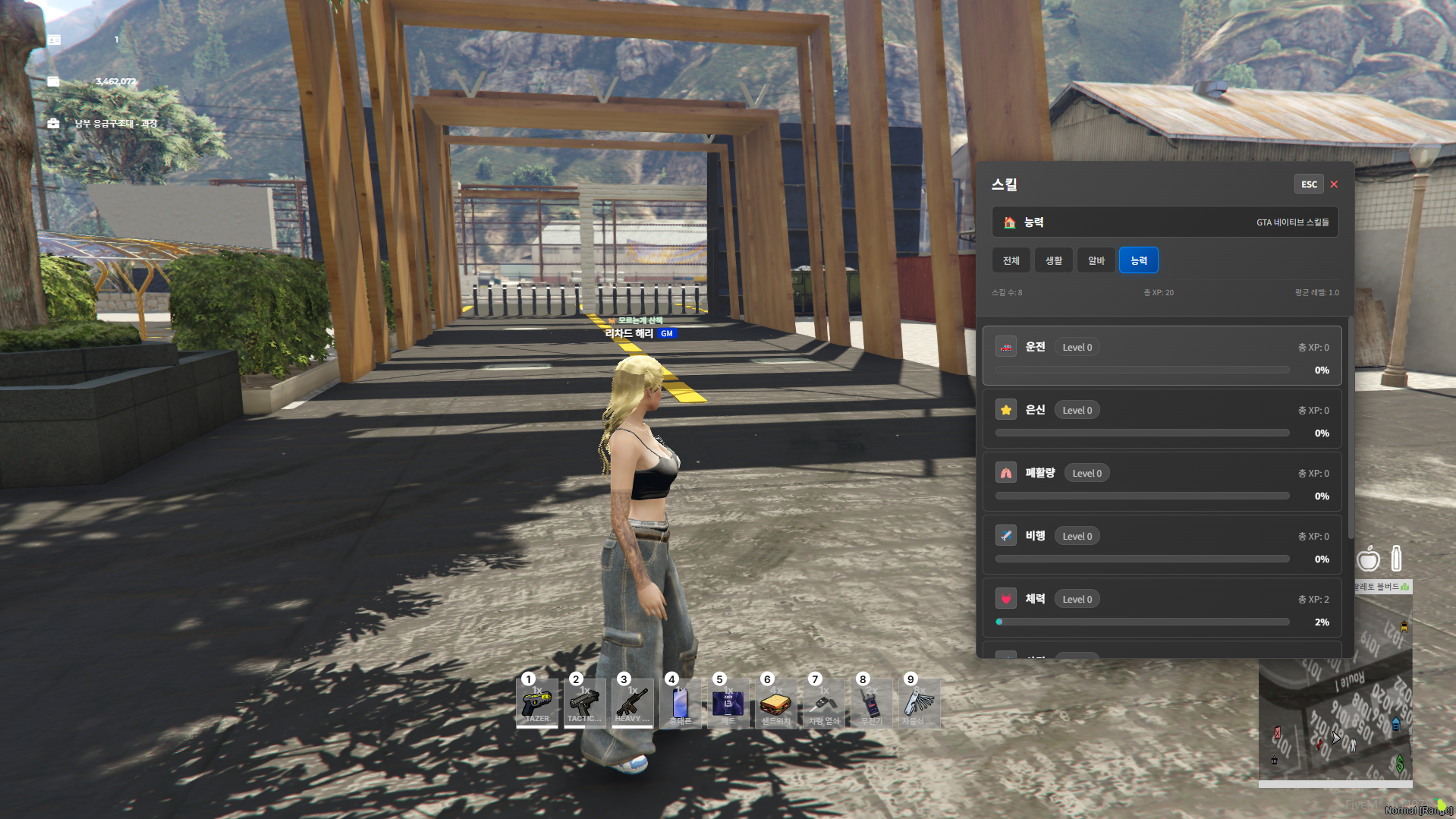1456x819 pixels.
Task: Click the minimap
Action: tap(1335, 721)
